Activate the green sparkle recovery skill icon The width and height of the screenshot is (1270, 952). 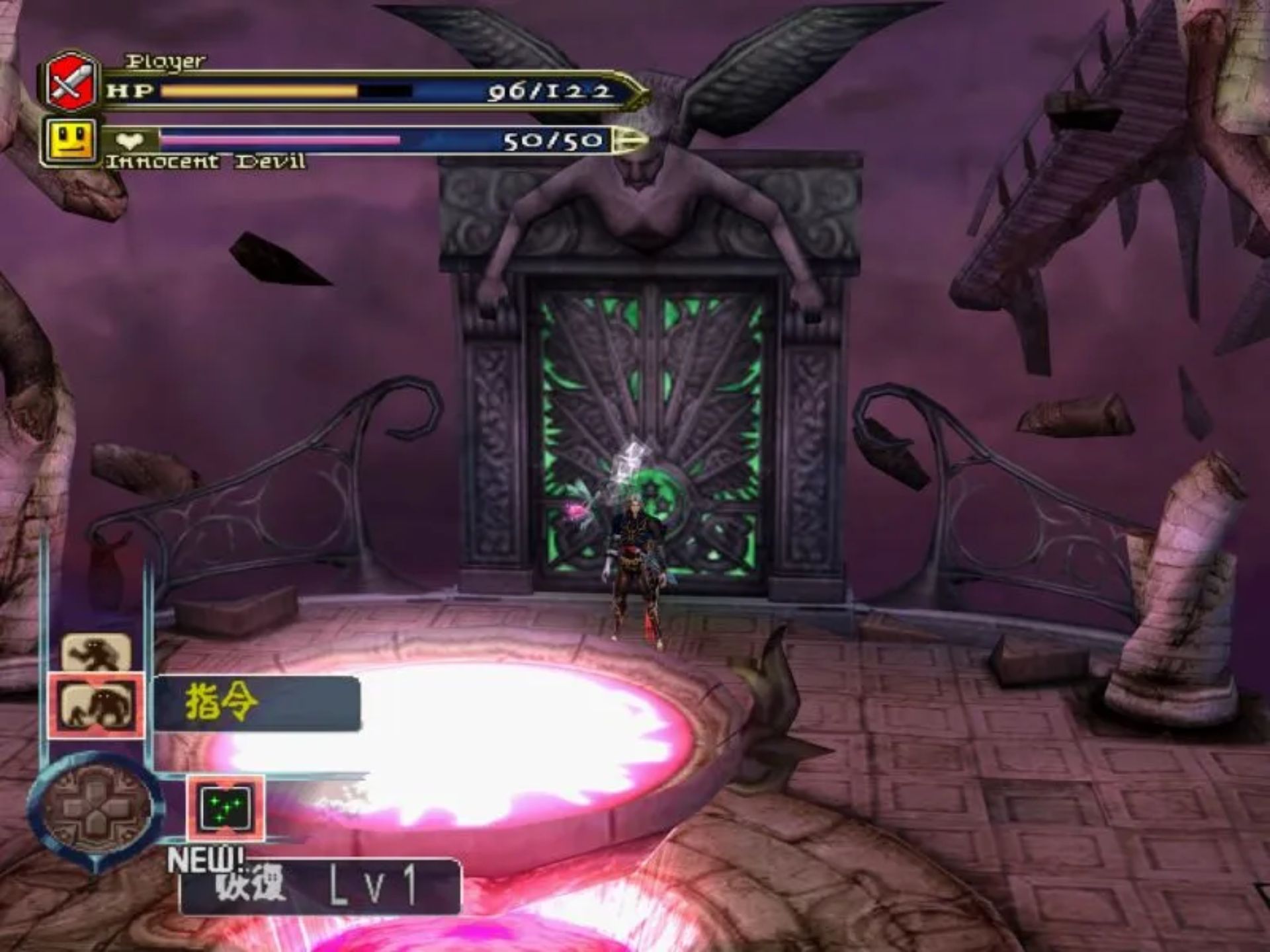click(226, 808)
